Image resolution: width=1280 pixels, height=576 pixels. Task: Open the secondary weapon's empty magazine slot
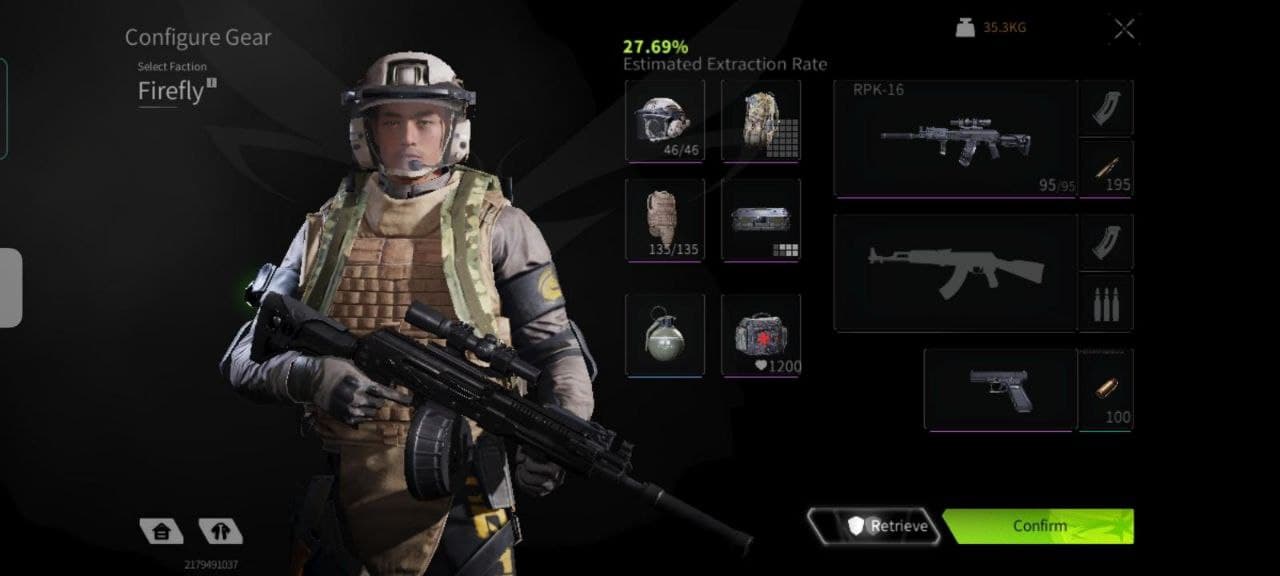point(1105,241)
